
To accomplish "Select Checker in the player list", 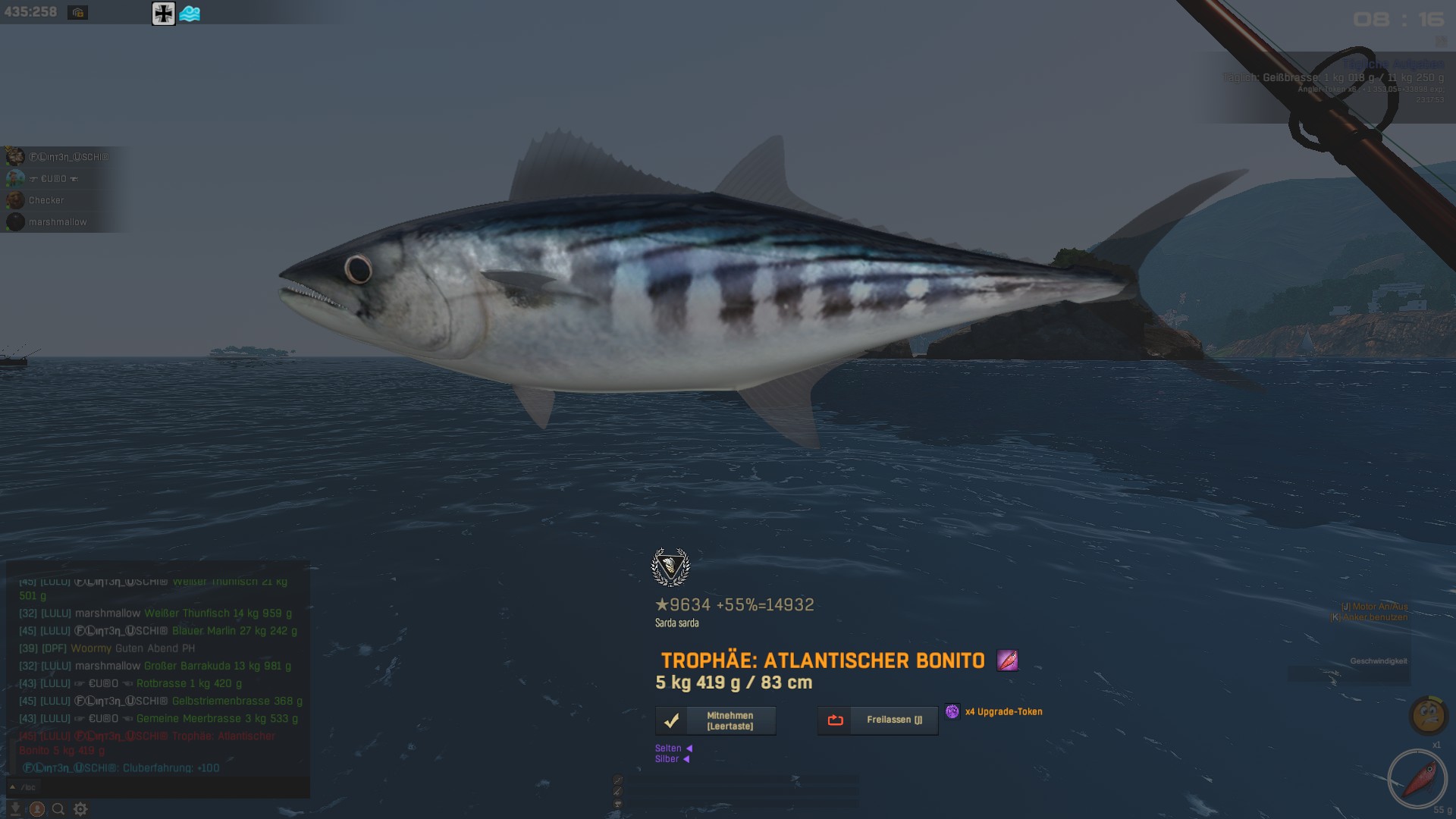I will 46,200.
